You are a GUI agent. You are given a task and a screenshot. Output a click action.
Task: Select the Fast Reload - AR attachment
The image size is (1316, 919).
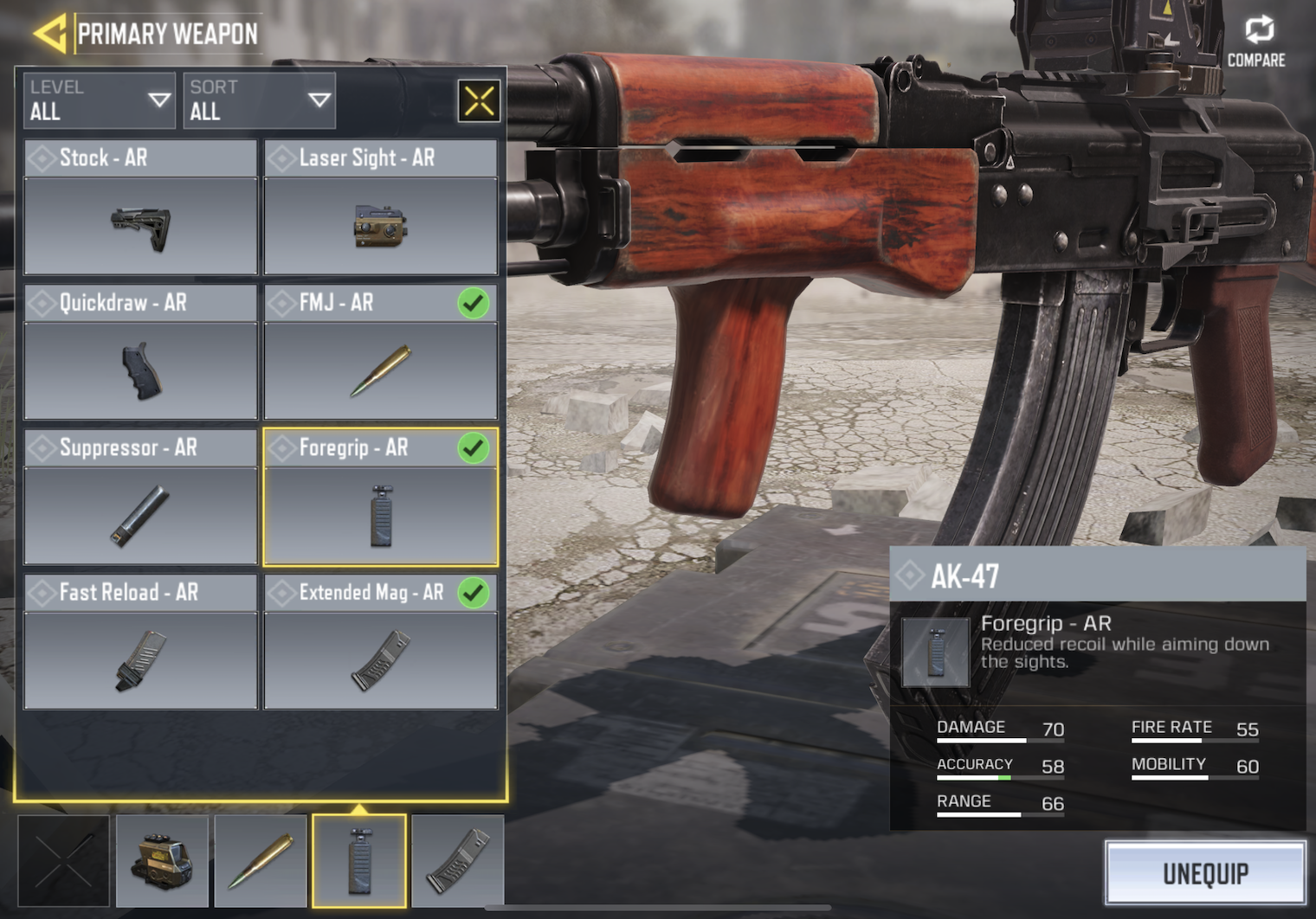tap(140, 642)
